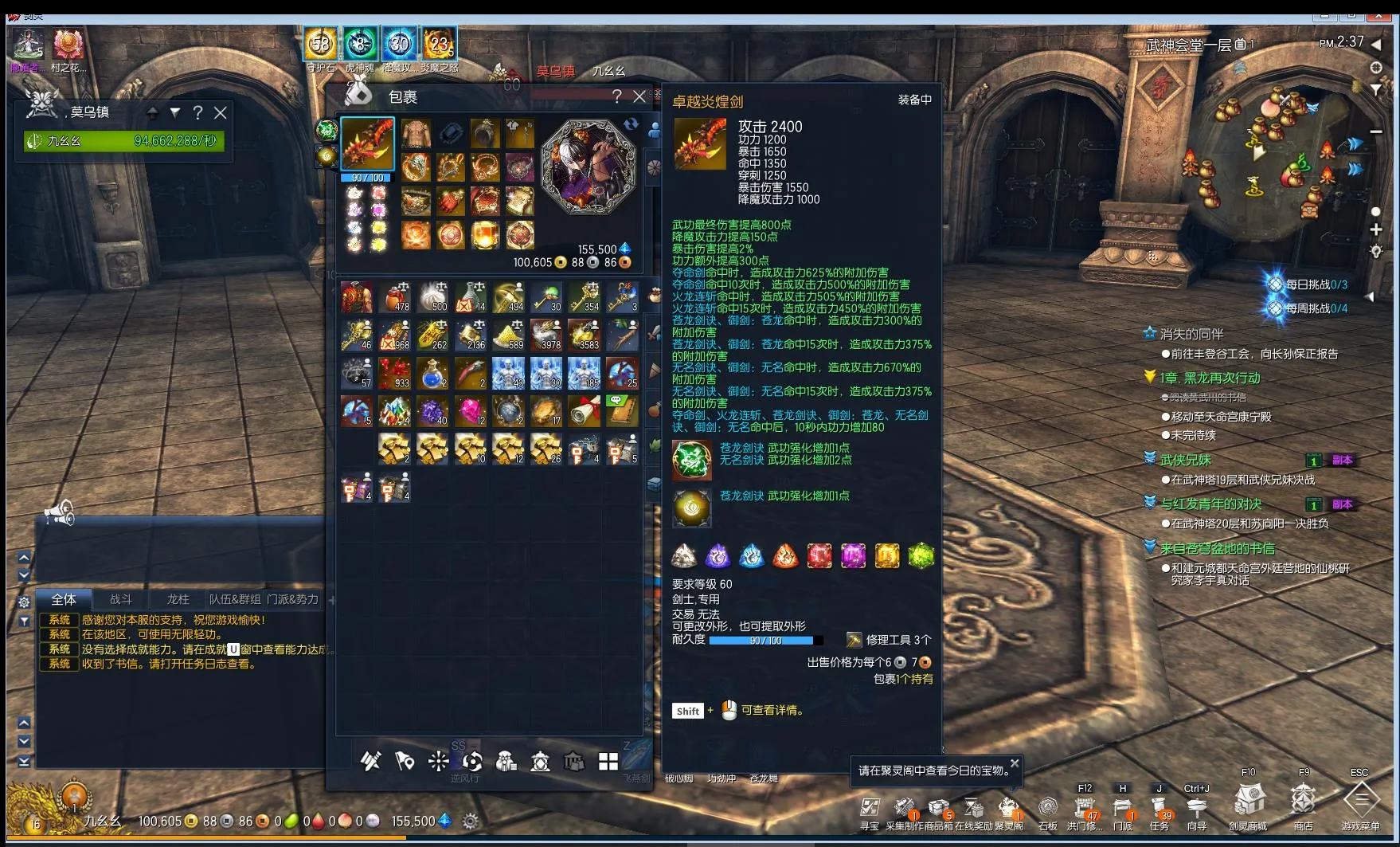Click the four-square grid icon in inventory footer
The height and width of the screenshot is (847, 1400).
pyautogui.click(x=608, y=762)
